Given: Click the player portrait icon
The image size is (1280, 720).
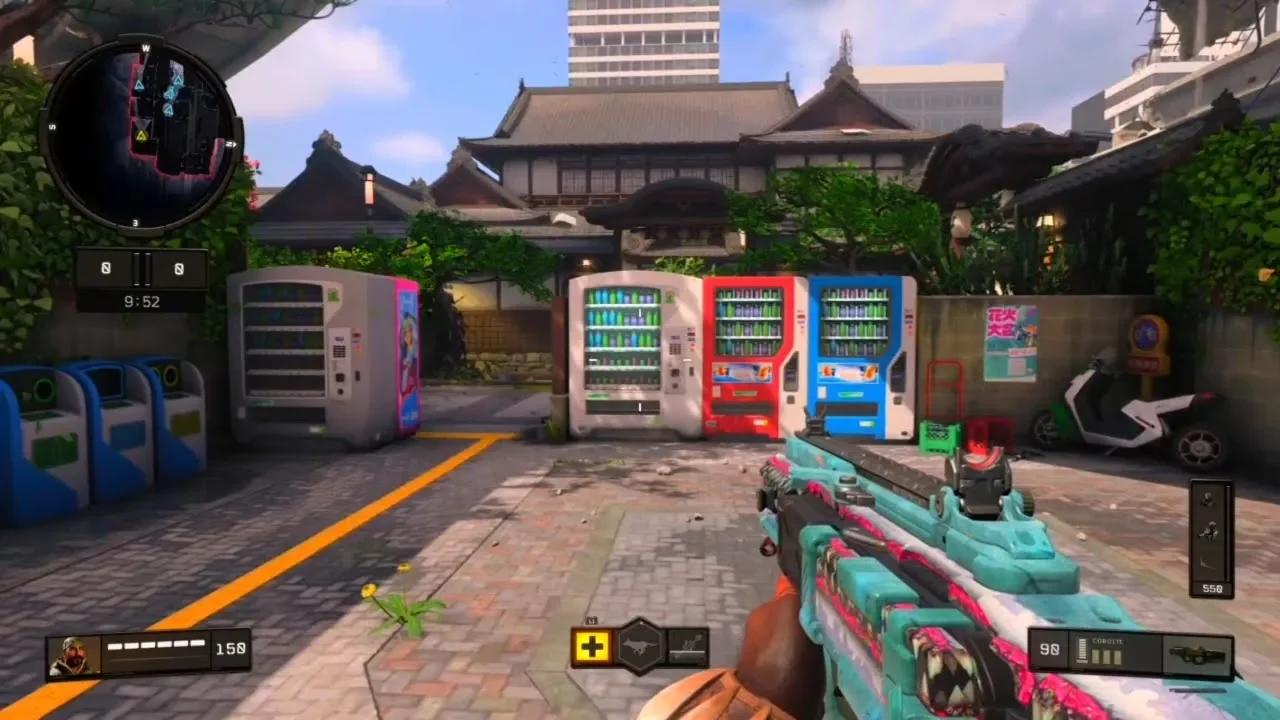Looking at the screenshot, I should [x=75, y=657].
